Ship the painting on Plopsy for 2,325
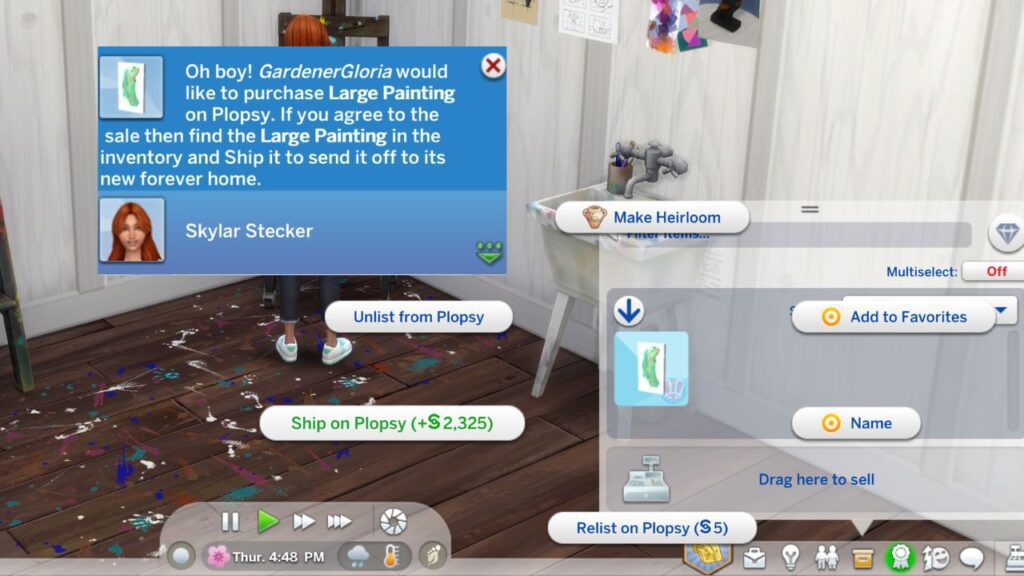 click(391, 423)
